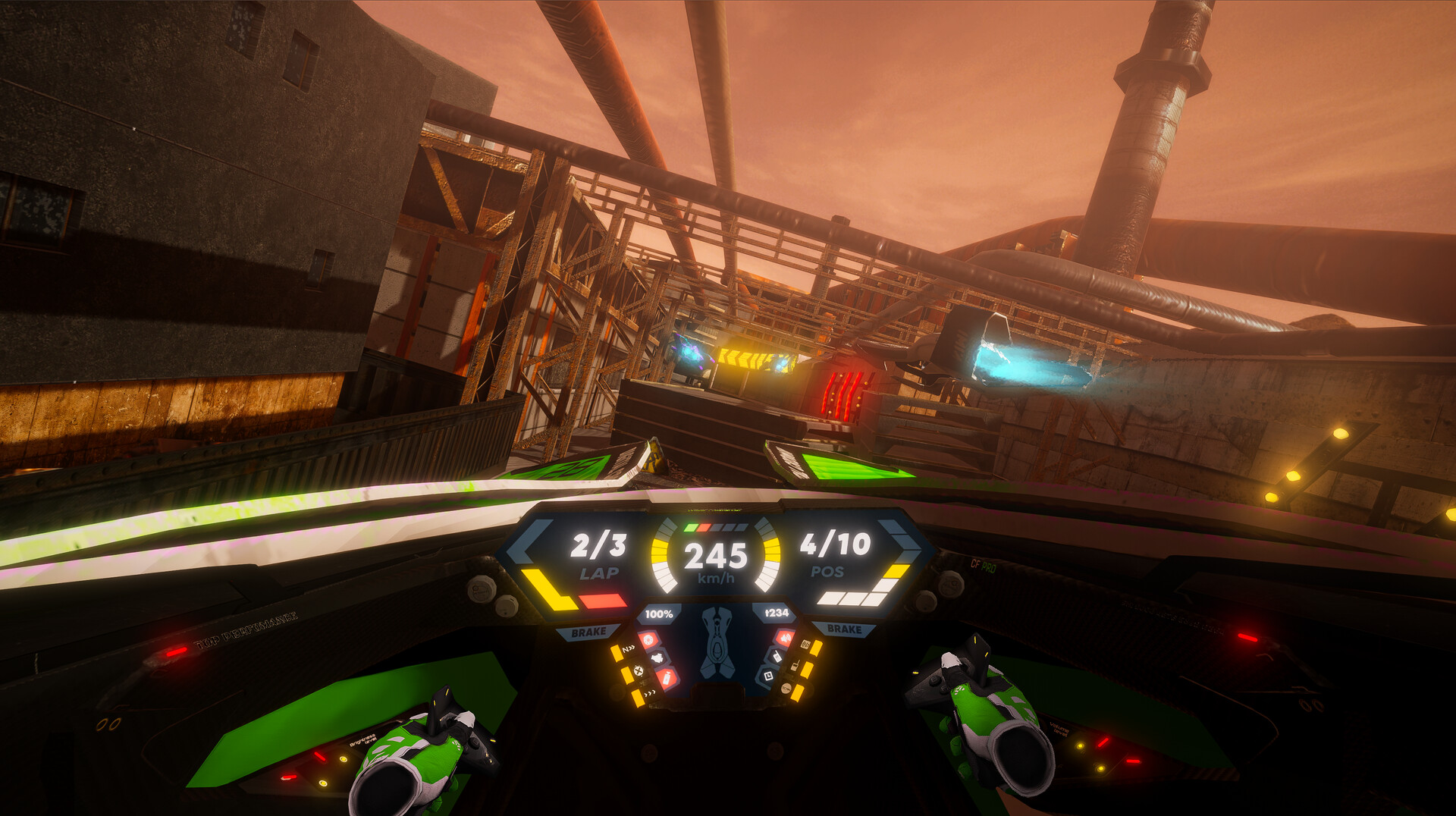
Task: Select the engine status icon
Action: pyautogui.click(x=657, y=658)
